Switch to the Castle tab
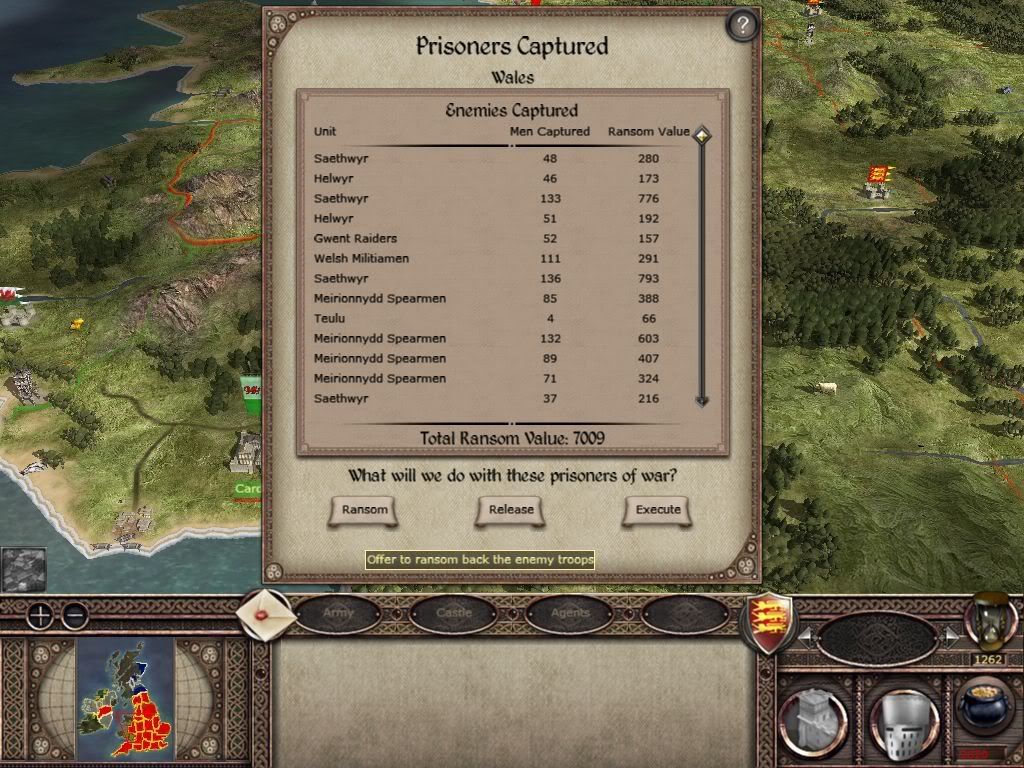This screenshot has width=1024, height=768. [453, 613]
